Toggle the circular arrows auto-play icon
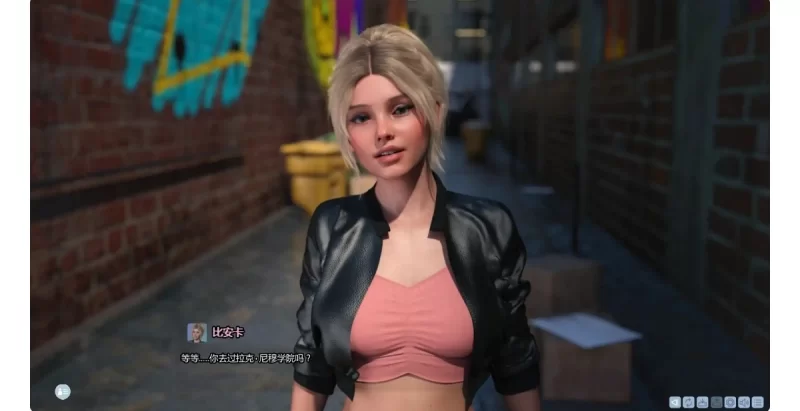800x411 pixels. pos(688,402)
